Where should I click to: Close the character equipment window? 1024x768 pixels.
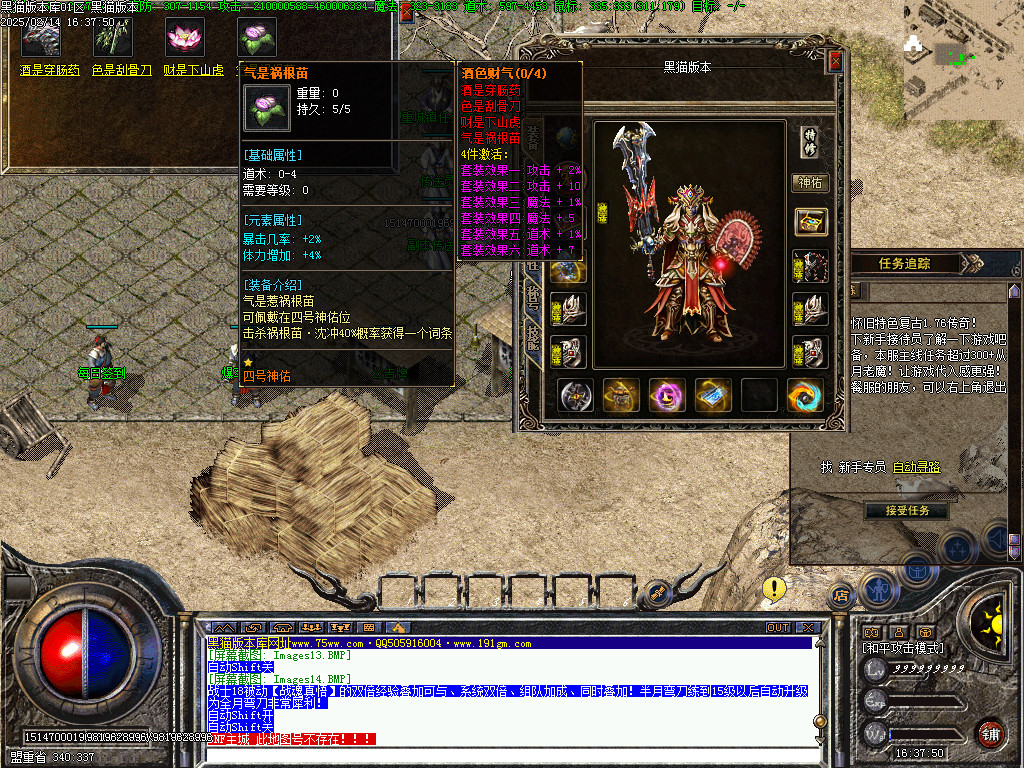[835, 62]
